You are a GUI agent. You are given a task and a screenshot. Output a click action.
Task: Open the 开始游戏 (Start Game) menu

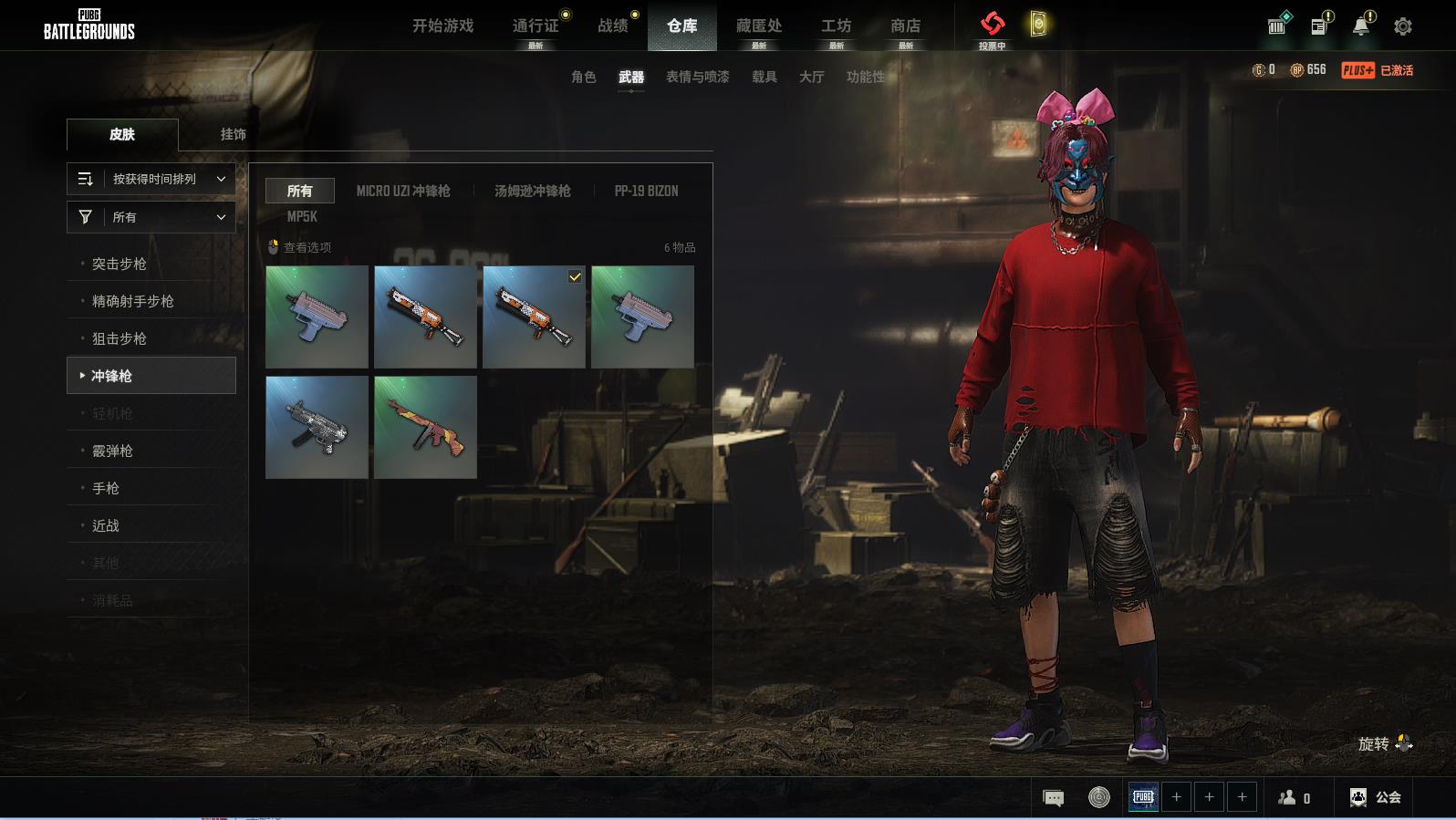pyautogui.click(x=442, y=26)
